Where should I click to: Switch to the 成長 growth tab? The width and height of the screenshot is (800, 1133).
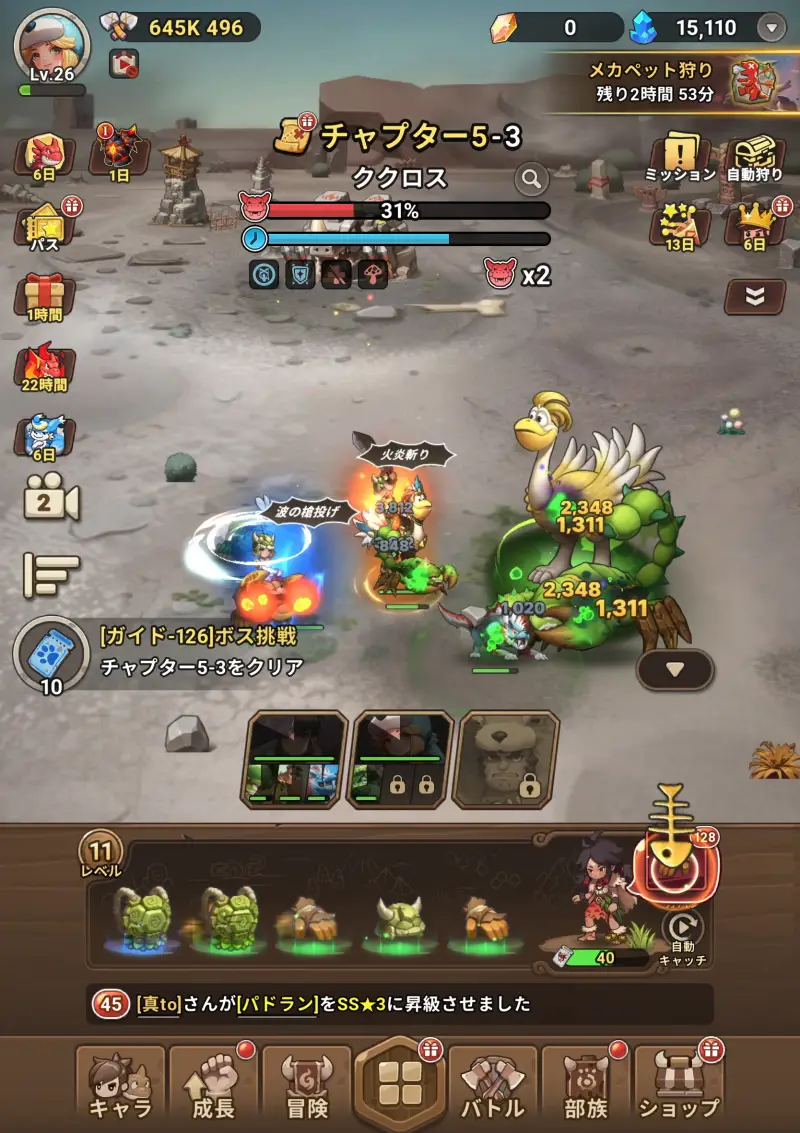click(x=212, y=1085)
